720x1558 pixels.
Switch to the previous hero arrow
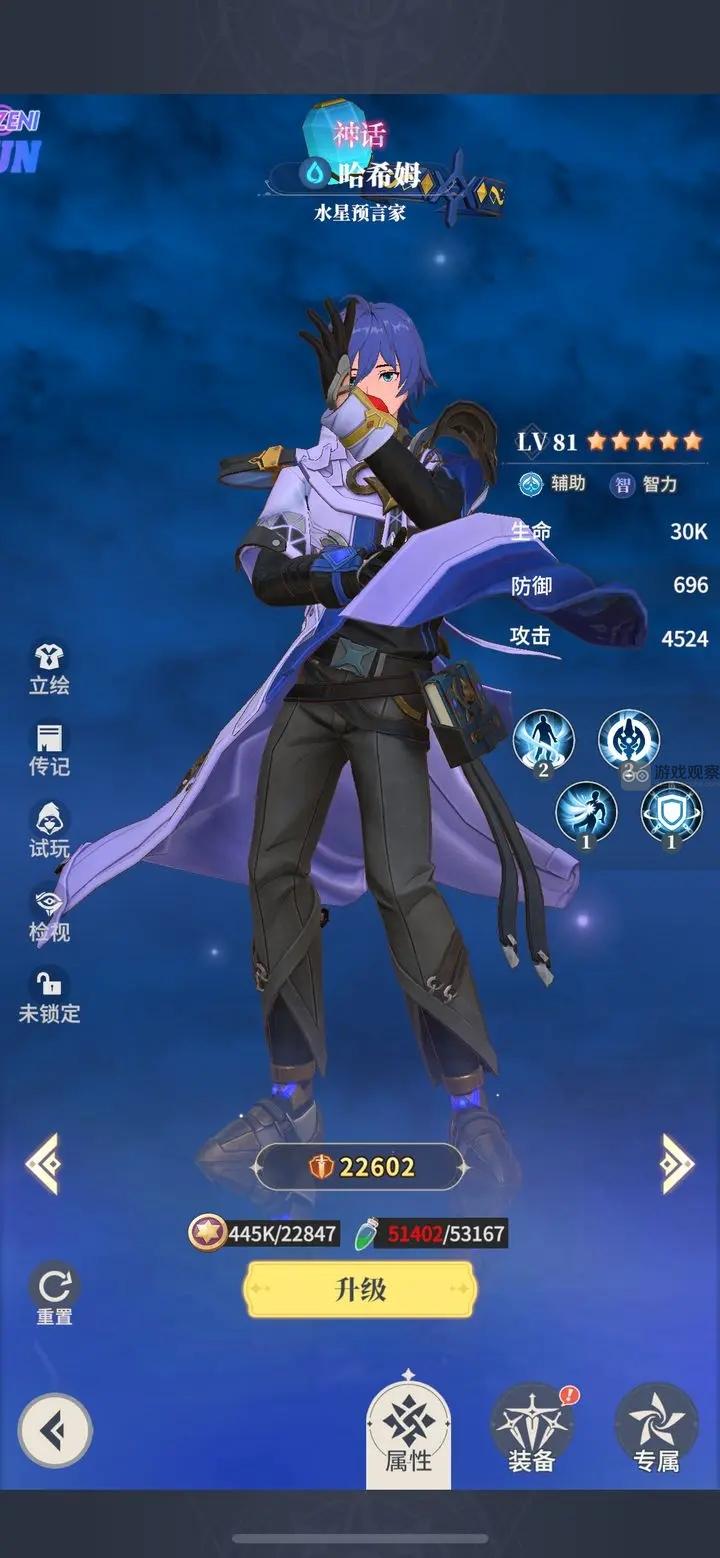(x=43, y=1163)
